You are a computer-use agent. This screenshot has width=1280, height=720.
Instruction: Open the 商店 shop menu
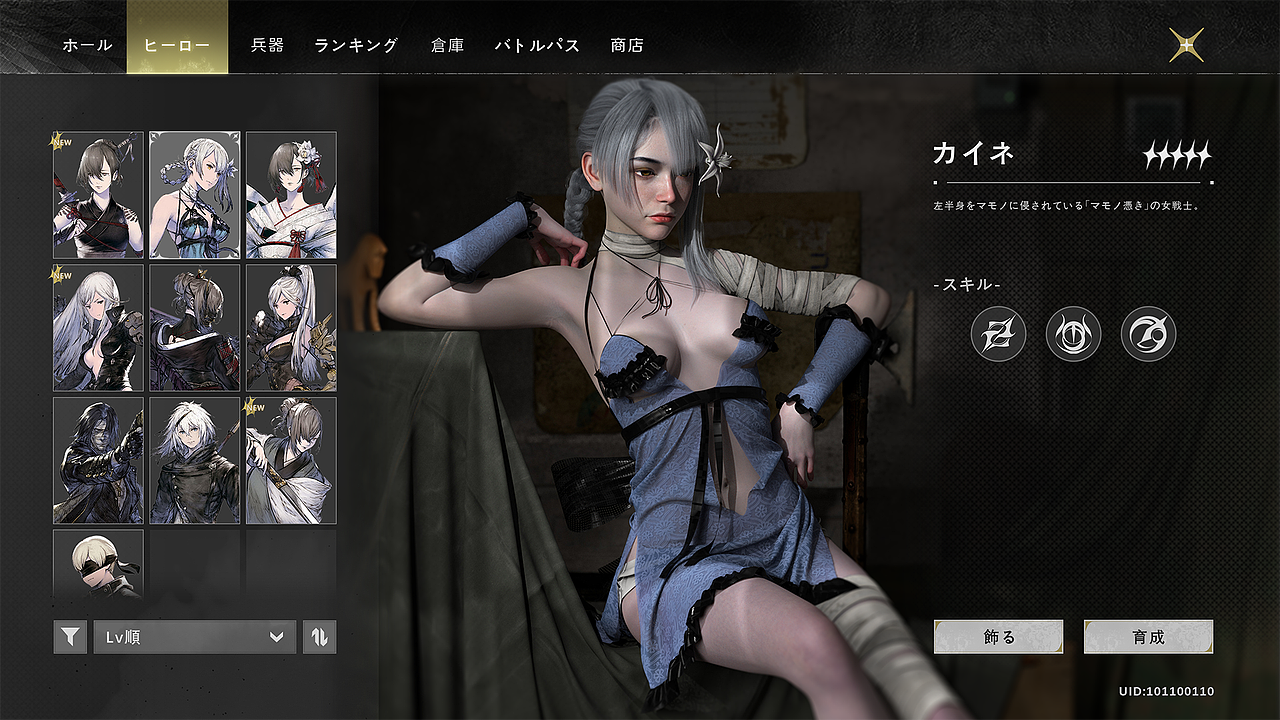[x=625, y=45]
